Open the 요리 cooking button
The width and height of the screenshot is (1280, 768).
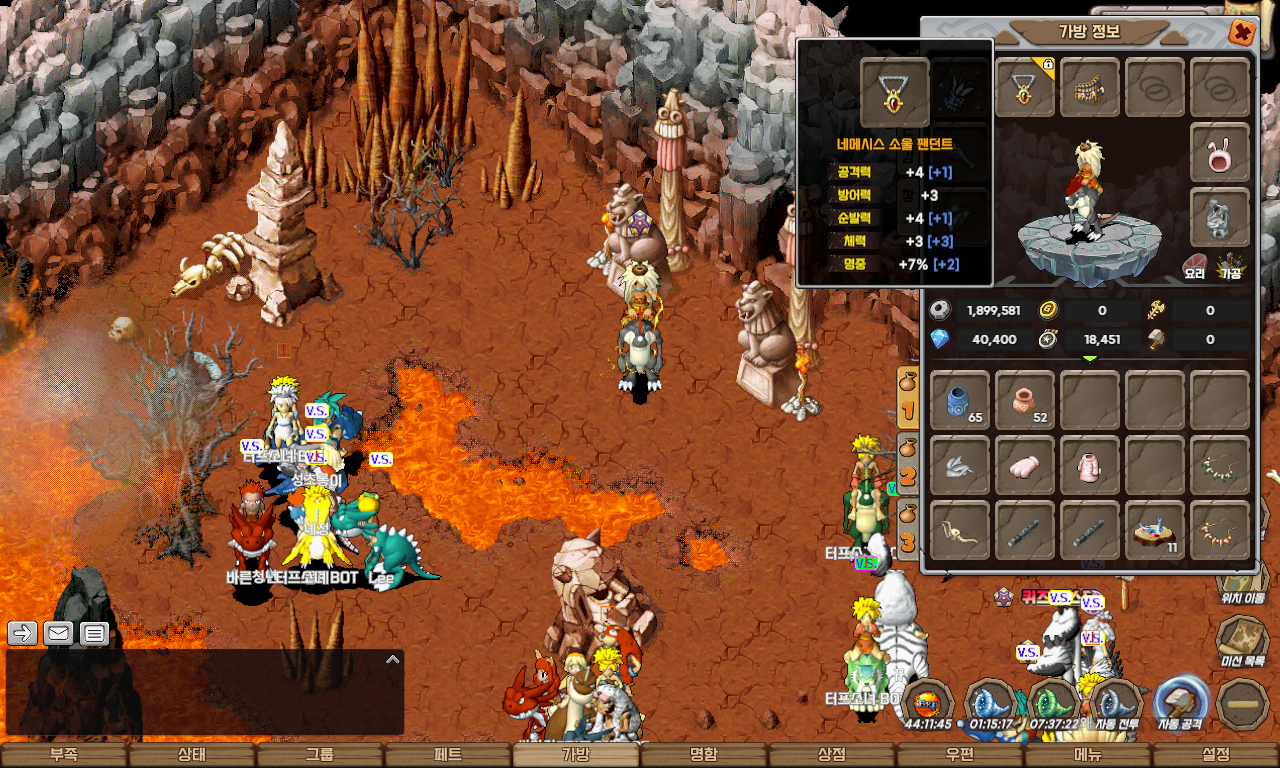click(1194, 266)
